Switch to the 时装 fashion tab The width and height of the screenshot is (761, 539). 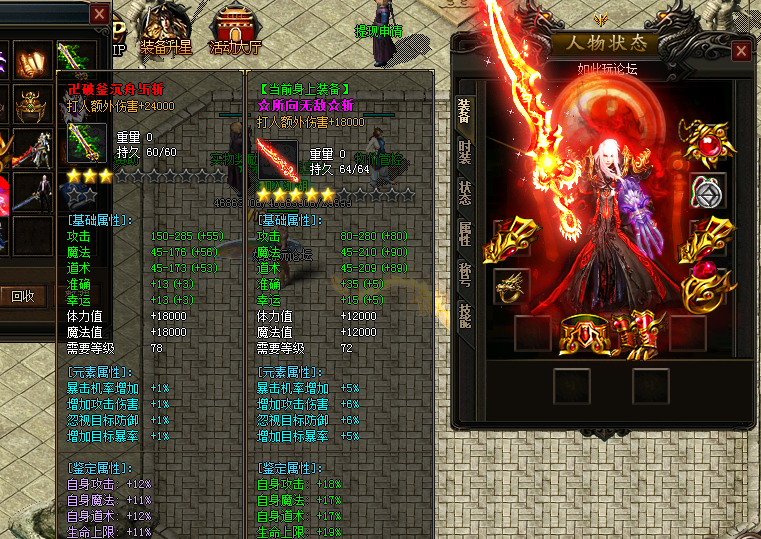tap(465, 151)
